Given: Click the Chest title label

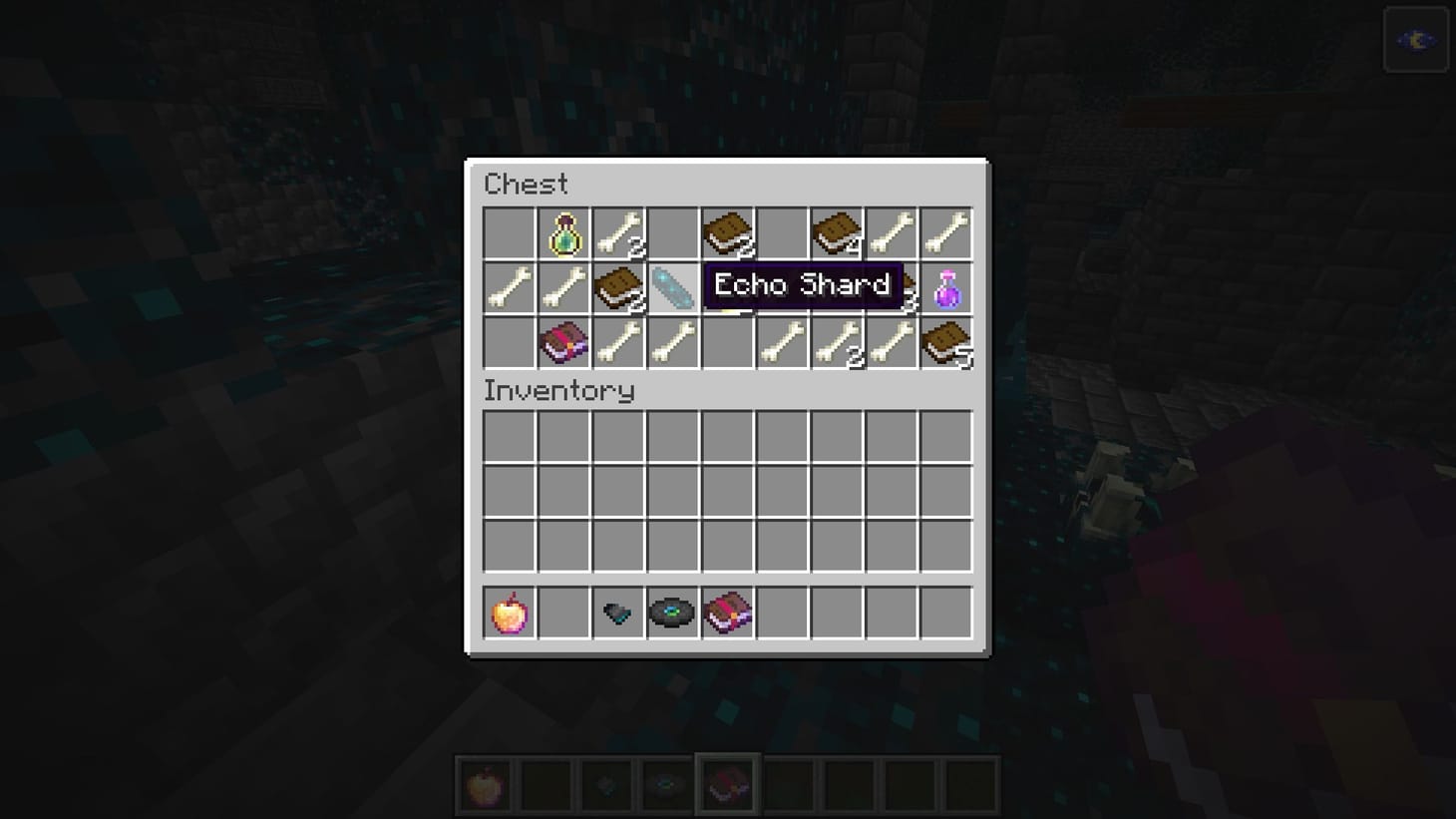Looking at the screenshot, I should (x=526, y=184).
